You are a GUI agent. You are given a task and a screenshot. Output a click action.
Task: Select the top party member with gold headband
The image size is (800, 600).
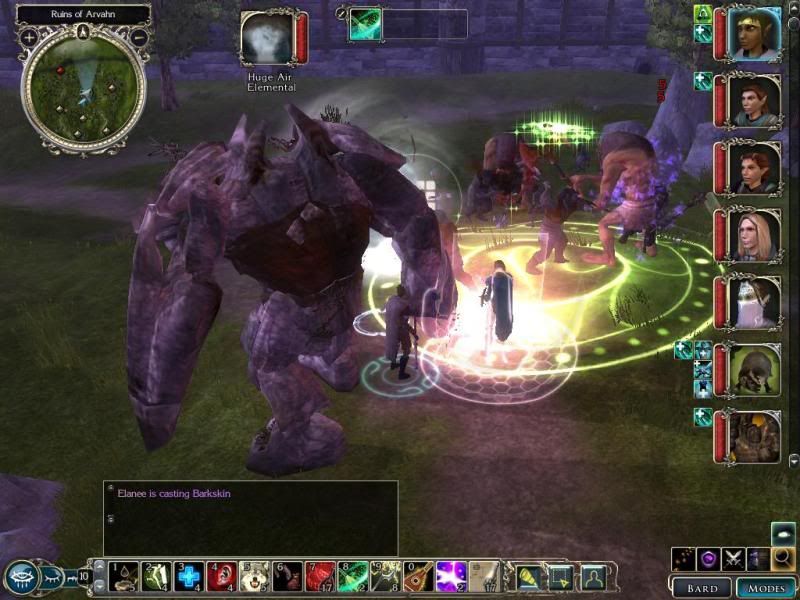754,34
